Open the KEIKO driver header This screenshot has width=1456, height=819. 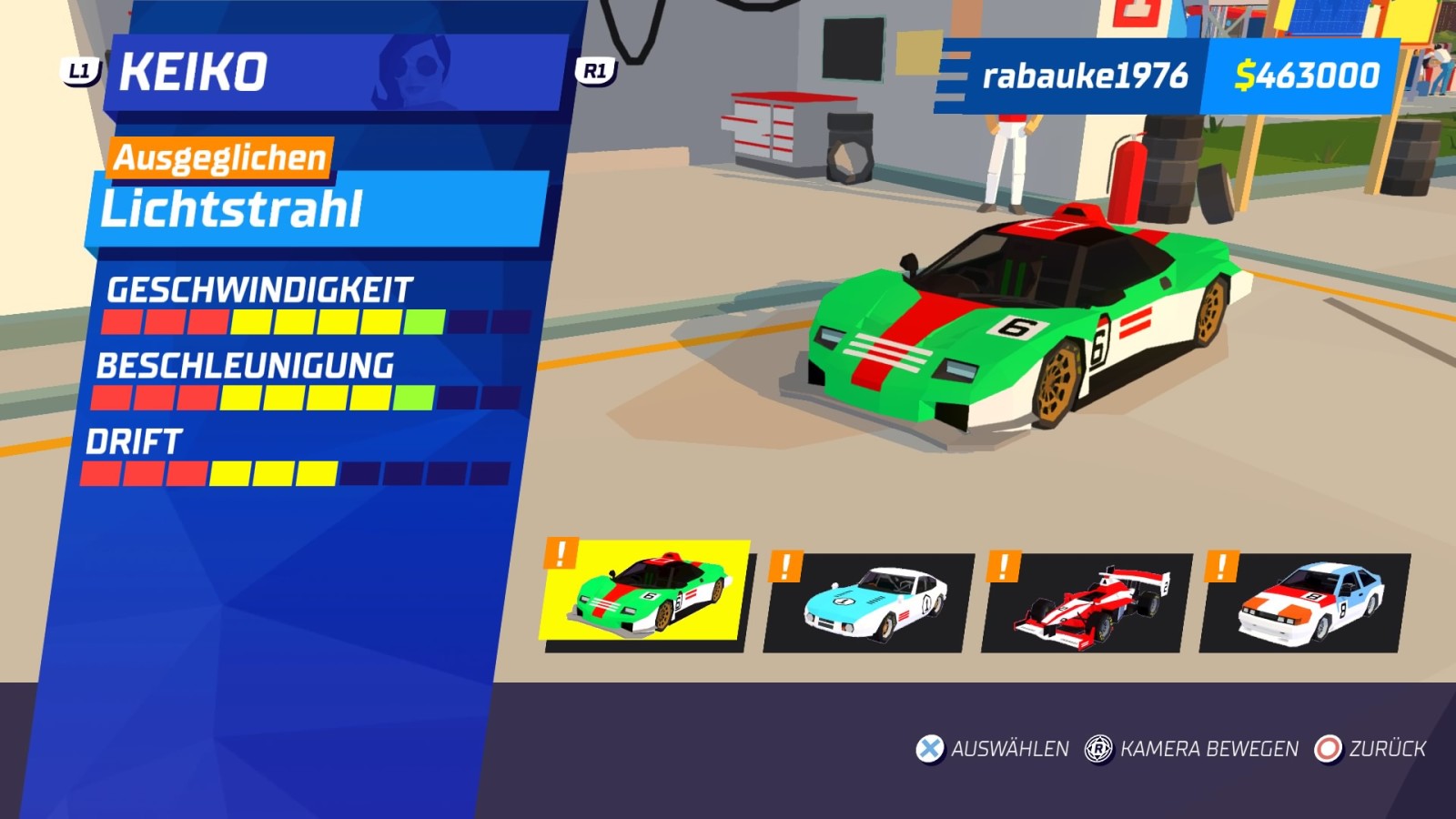coord(337,73)
